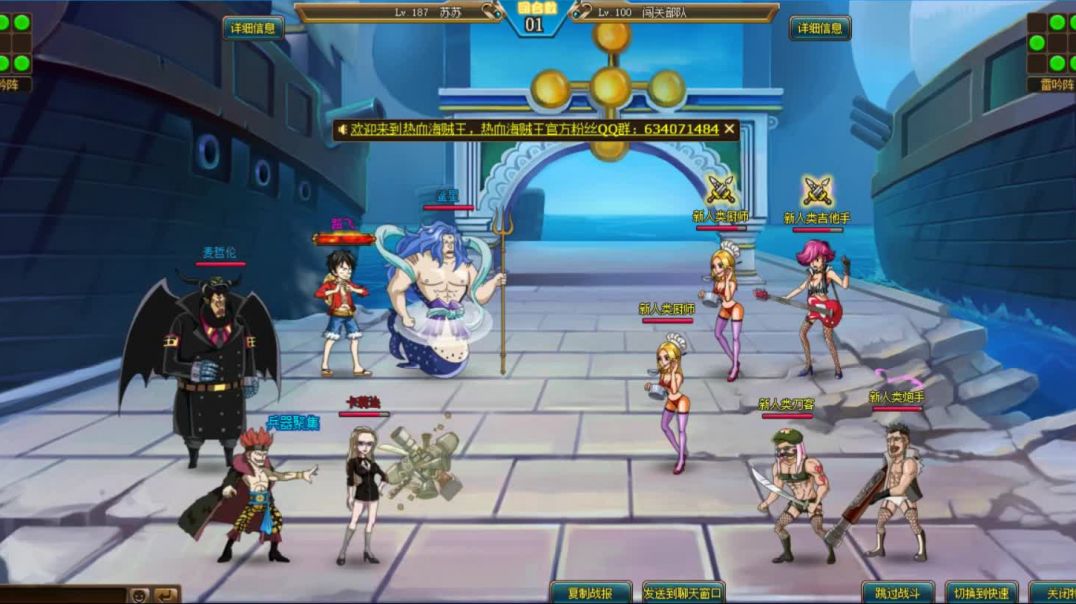Click the chat send arrow button

point(164,596)
